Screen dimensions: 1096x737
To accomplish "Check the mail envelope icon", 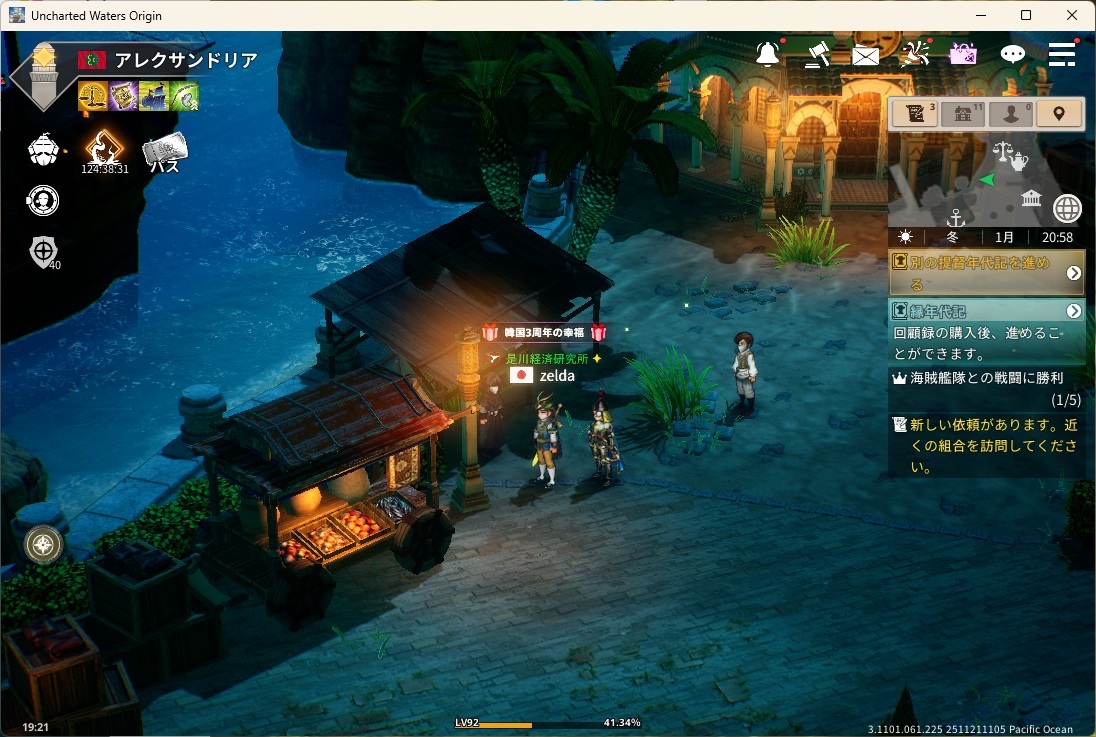I will [866, 56].
